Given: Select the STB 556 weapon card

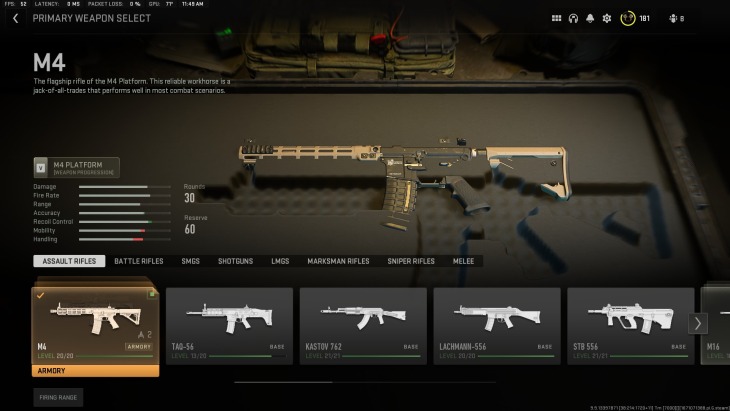Looking at the screenshot, I should [630, 325].
